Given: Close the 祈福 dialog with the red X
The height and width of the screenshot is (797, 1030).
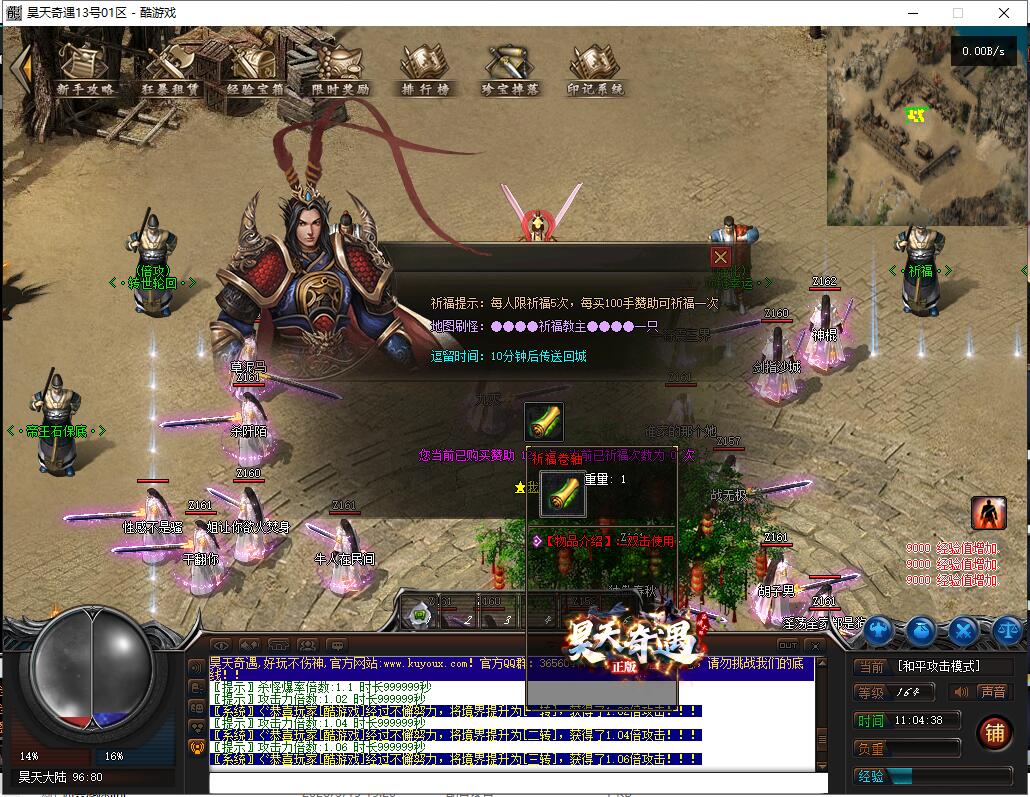Looking at the screenshot, I should 720,257.
